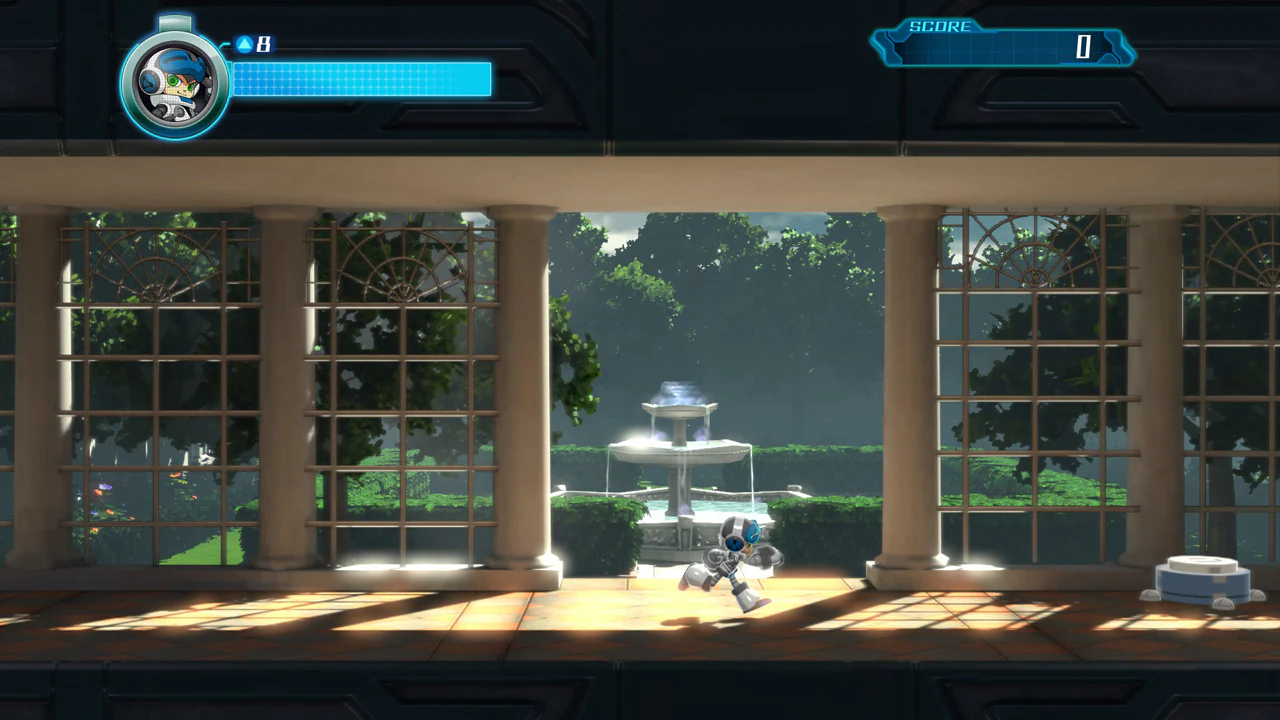Click the lives counter showing 8
Screen dimensions: 1280x720
coord(263,44)
